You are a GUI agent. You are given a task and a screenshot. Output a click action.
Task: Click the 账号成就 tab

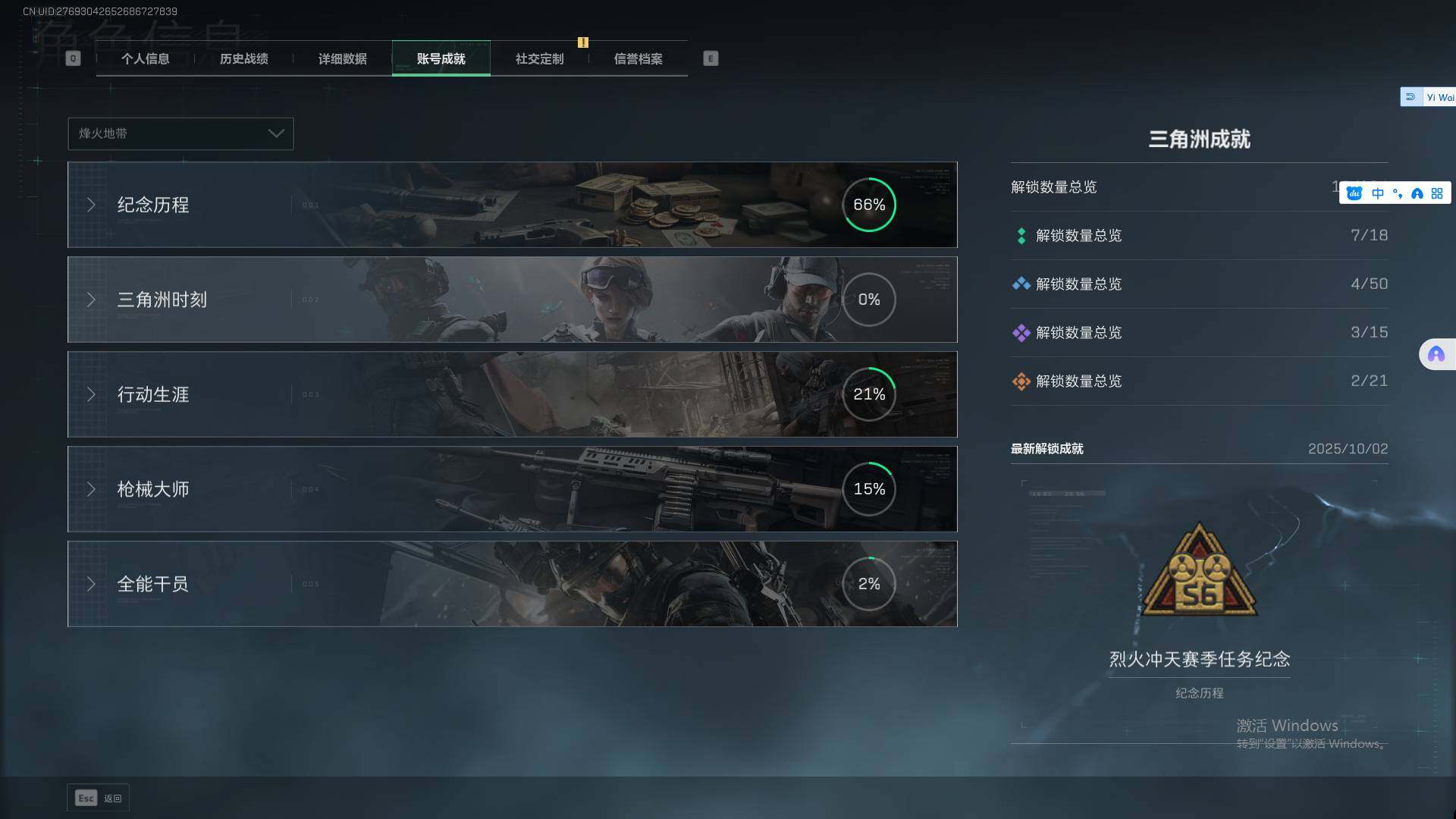441,59
